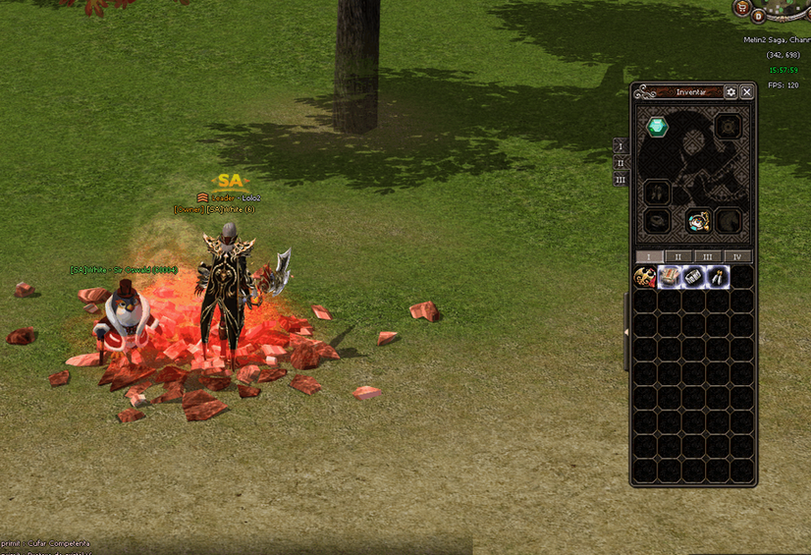The image size is (811, 555).
Task: Switch to inventory page IV
Action: point(738,257)
